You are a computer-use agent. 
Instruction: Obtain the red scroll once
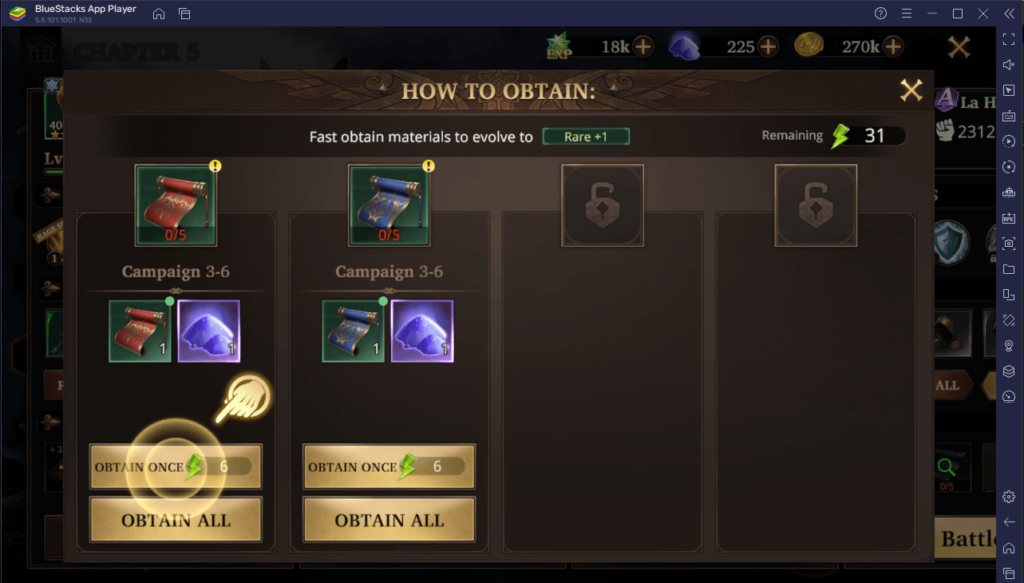[175, 467]
